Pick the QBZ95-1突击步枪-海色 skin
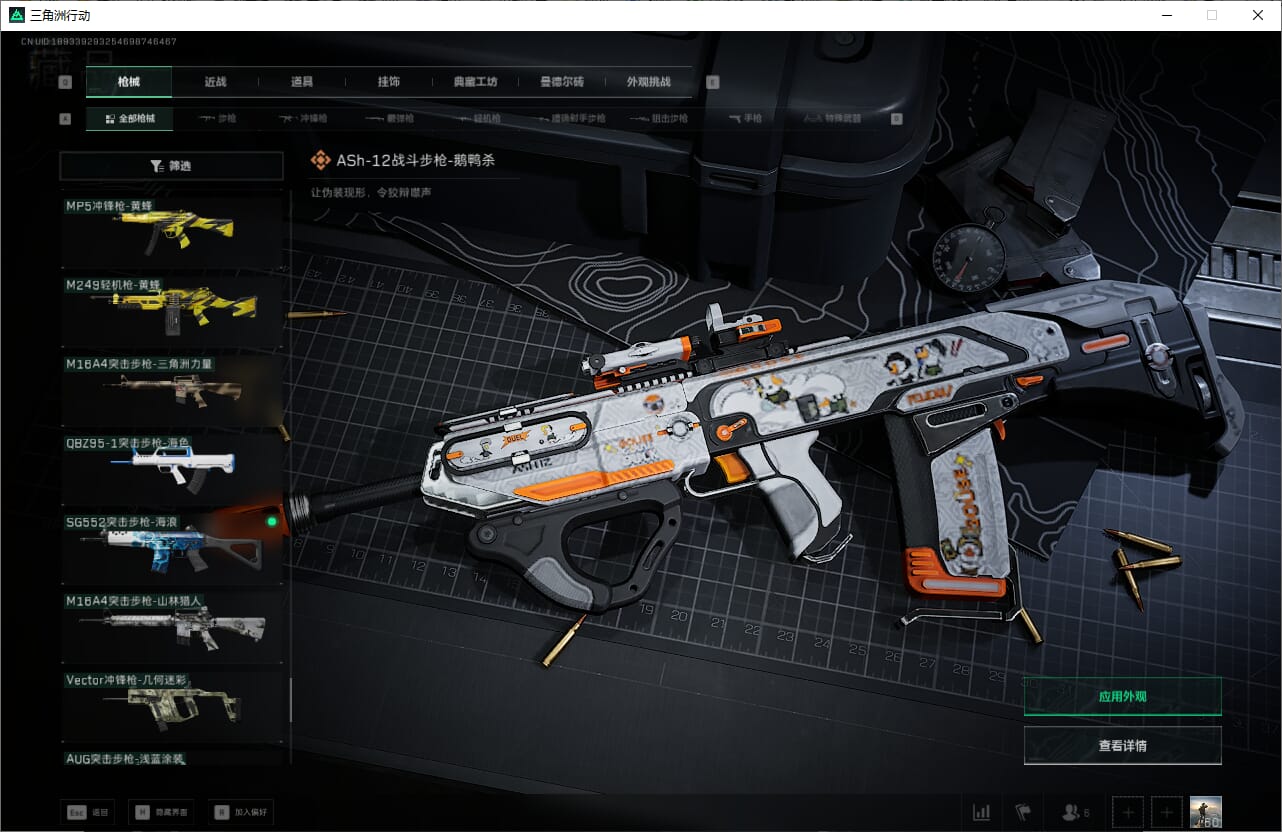1282x832 pixels. [x=172, y=468]
